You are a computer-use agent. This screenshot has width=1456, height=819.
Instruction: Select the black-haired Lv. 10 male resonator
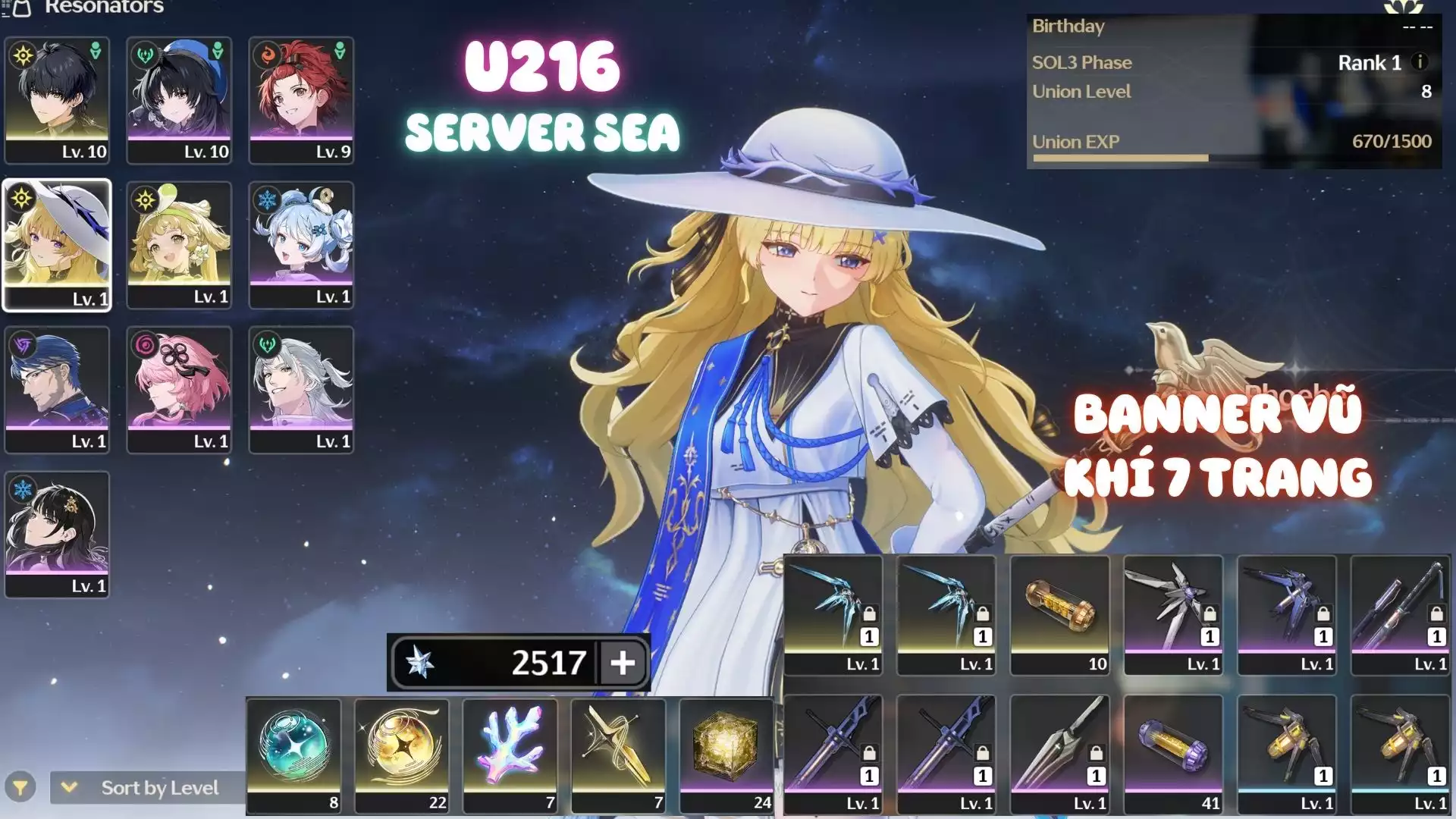tap(57, 99)
